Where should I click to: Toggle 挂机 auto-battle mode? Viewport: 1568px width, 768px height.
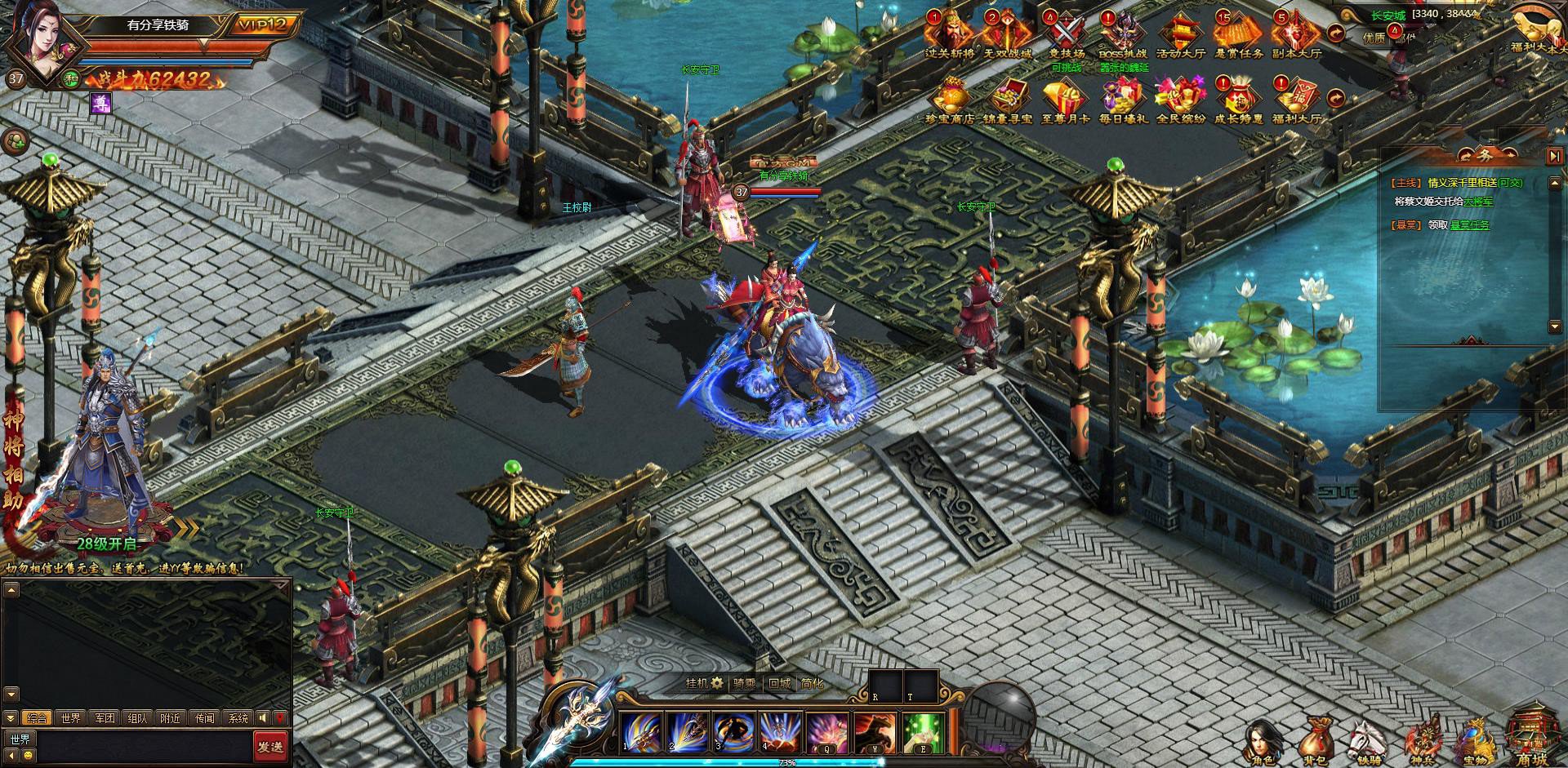tap(704, 683)
